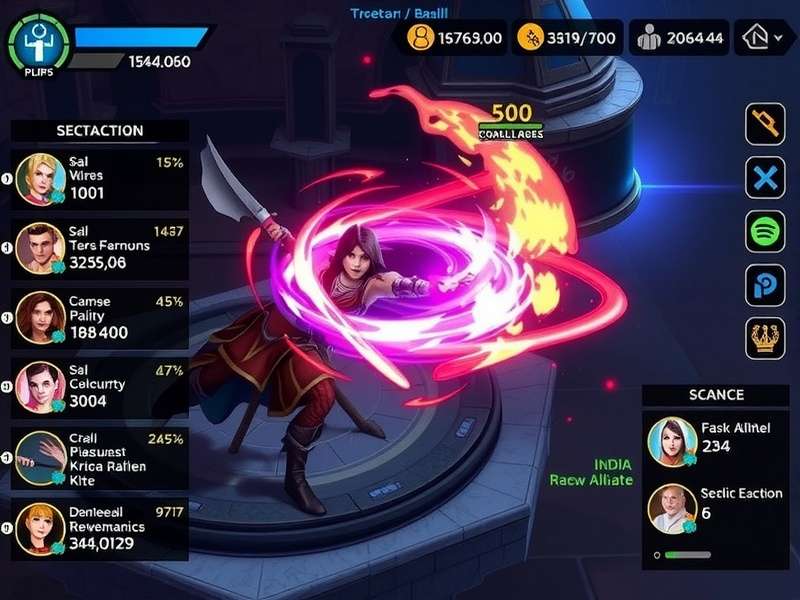The height and width of the screenshot is (600, 800).
Task: Open the 3519/700 energy counter
Action: pos(567,39)
